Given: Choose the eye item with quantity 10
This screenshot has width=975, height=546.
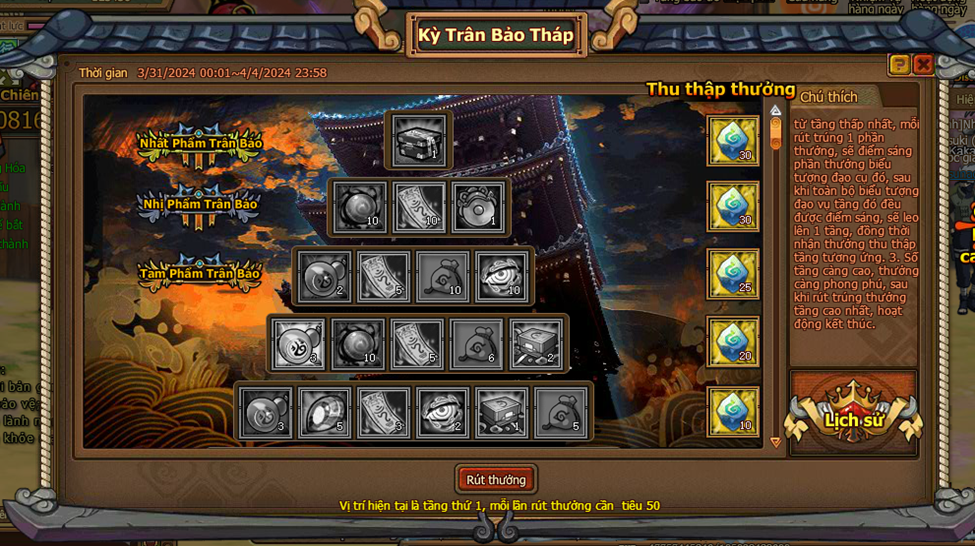Looking at the screenshot, I should [502, 276].
